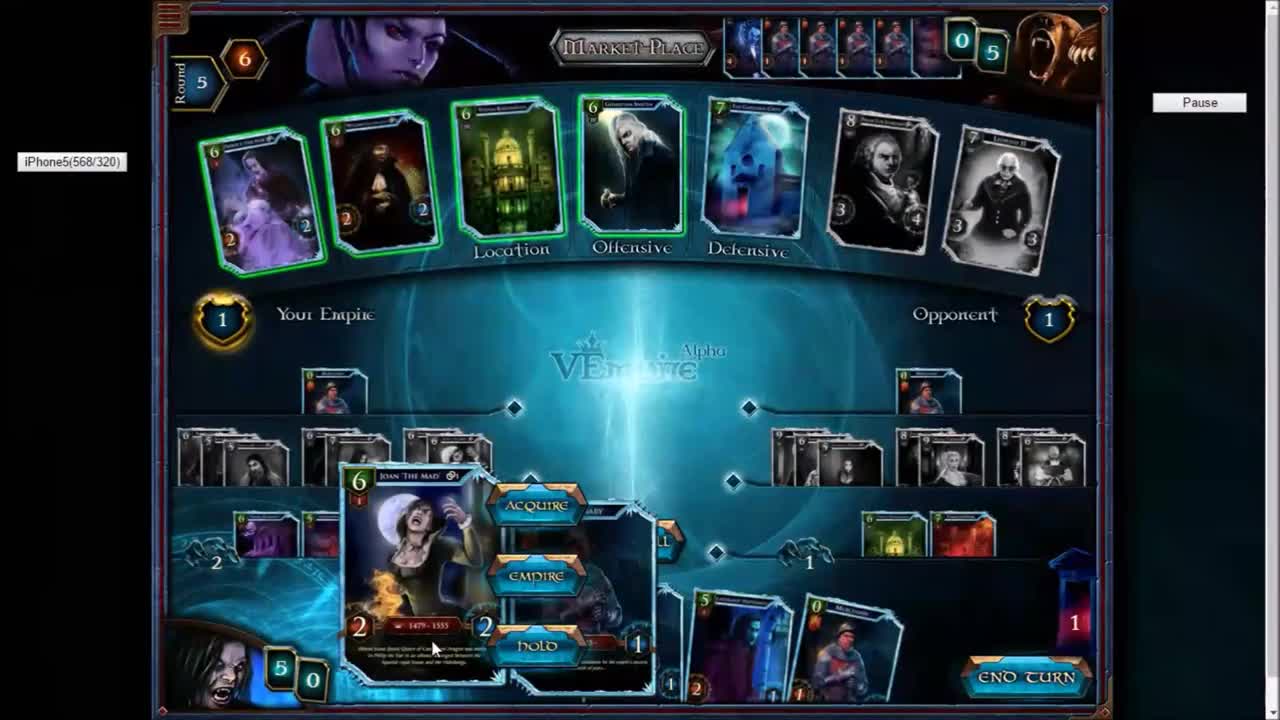Image resolution: width=1280 pixels, height=720 pixels.
Task: Click the Hold button
Action: [536, 647]
